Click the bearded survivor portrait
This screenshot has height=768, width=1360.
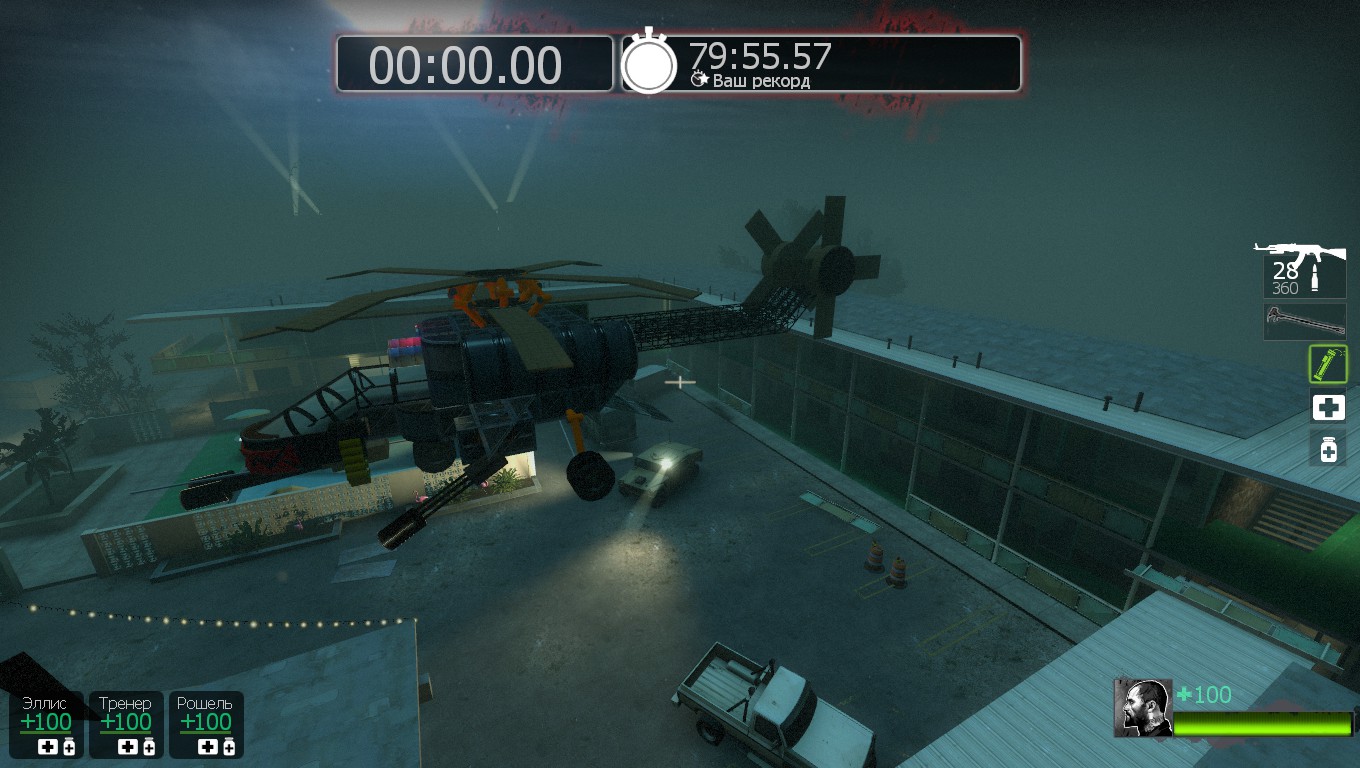tap(1143, 708)
